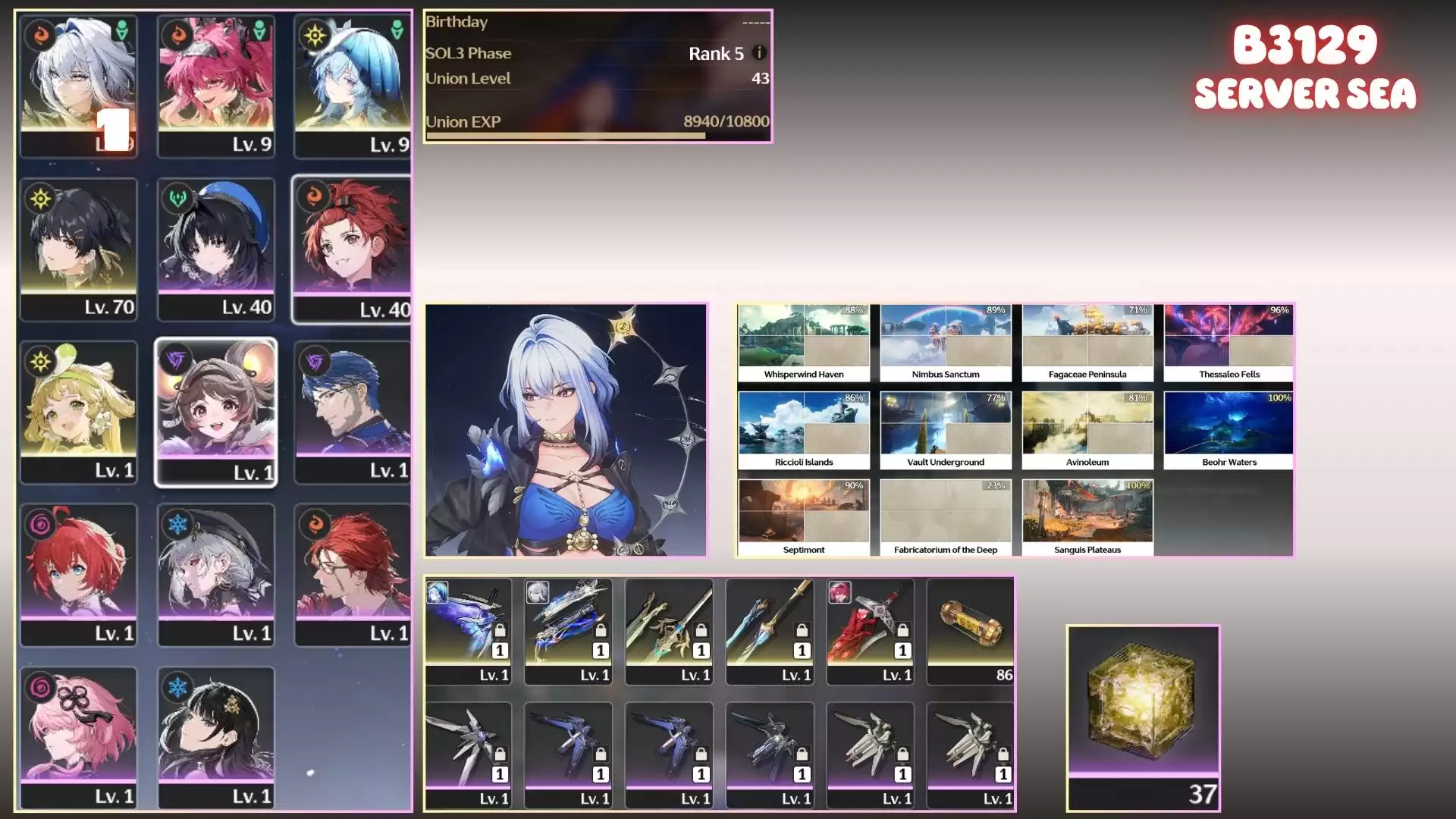Select the Thessaleo Fells region tile
The image size is (1456, 819).
pos(1229,343)
